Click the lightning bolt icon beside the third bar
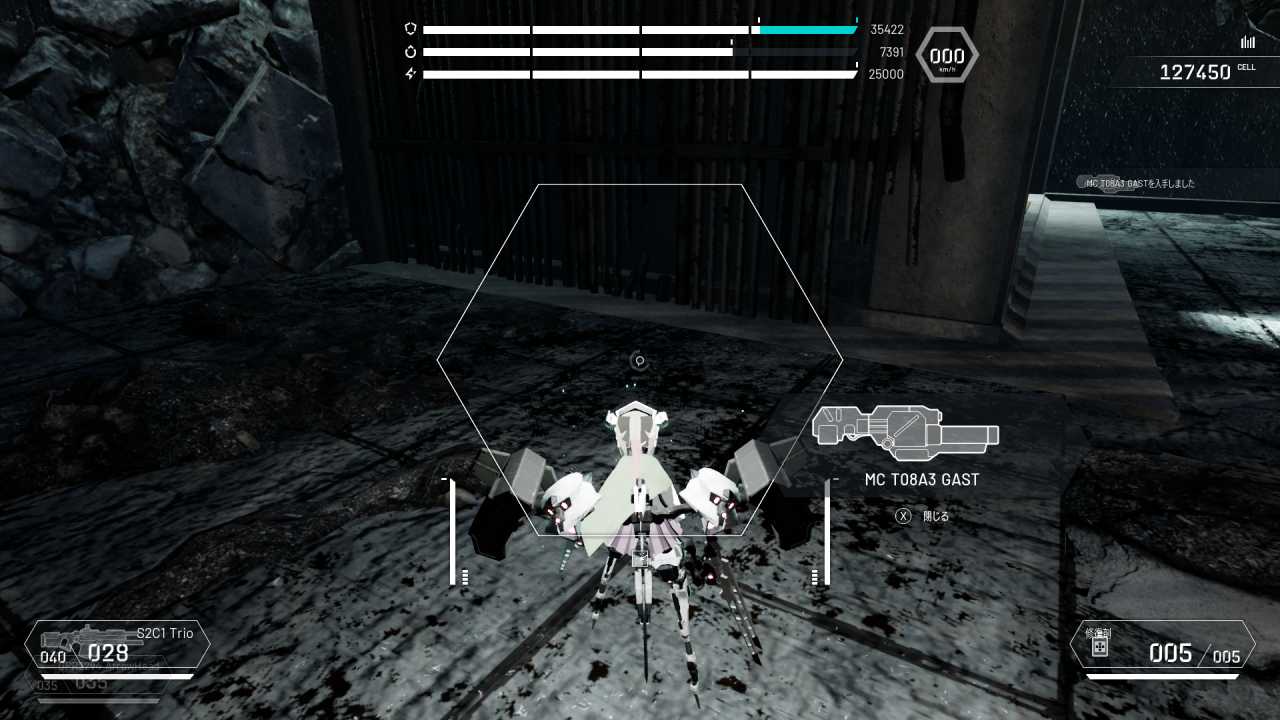The image size is (1280, 720). point(409,74)
